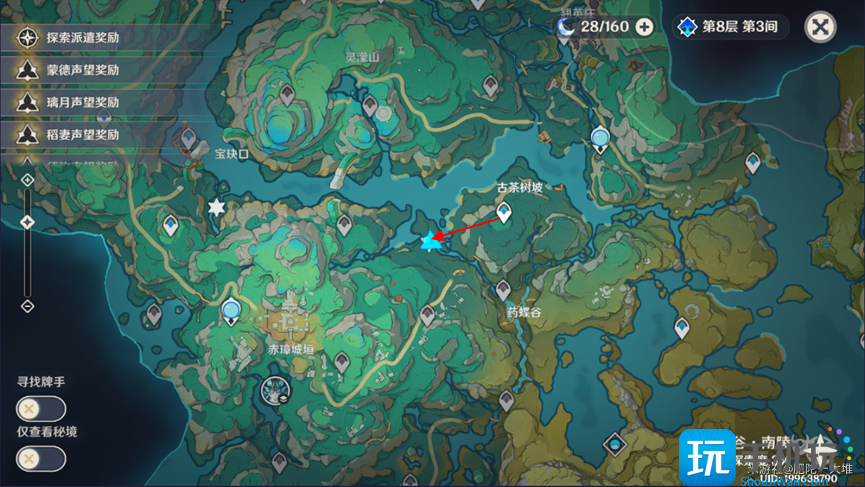Open the Spiral Abyss 第8层 第3间 shortcut
Screen dimensions: 865x487
728,27
